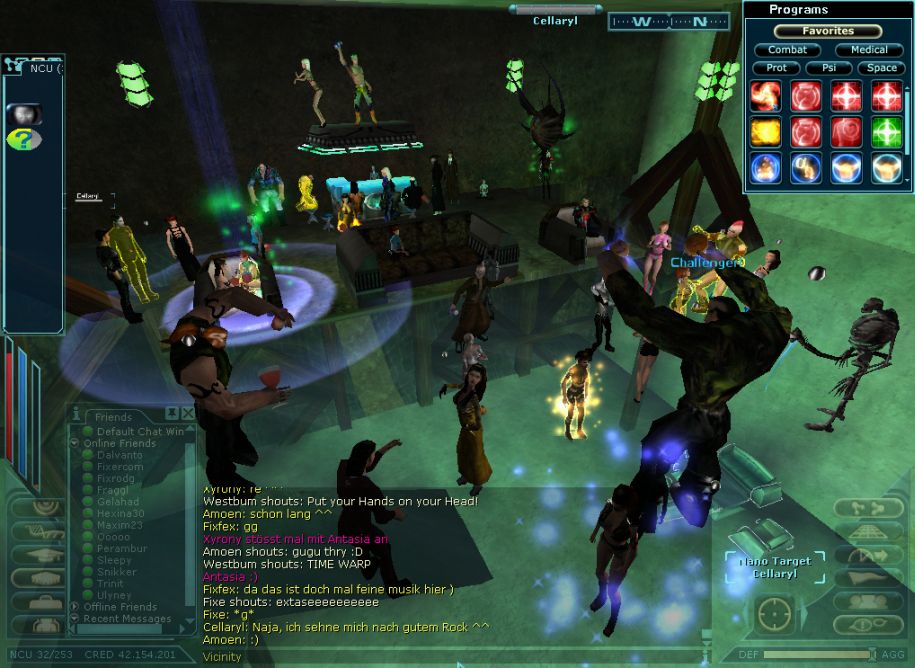Click the crosshair target button
The height and width of the screenshot is (668, 915).
(x=775, y=613)
